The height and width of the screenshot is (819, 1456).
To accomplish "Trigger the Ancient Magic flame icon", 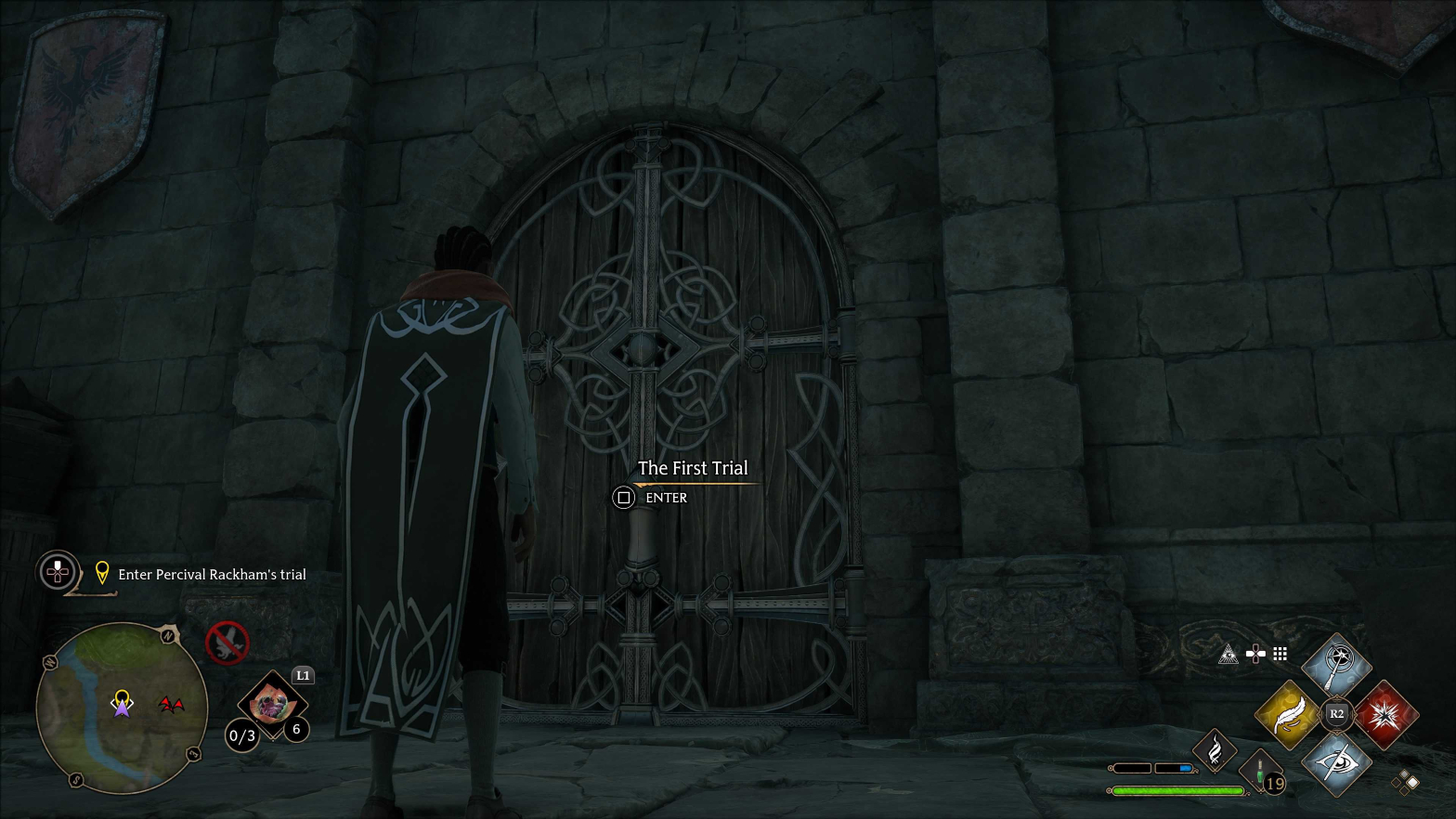I will tap(1215, 750).
